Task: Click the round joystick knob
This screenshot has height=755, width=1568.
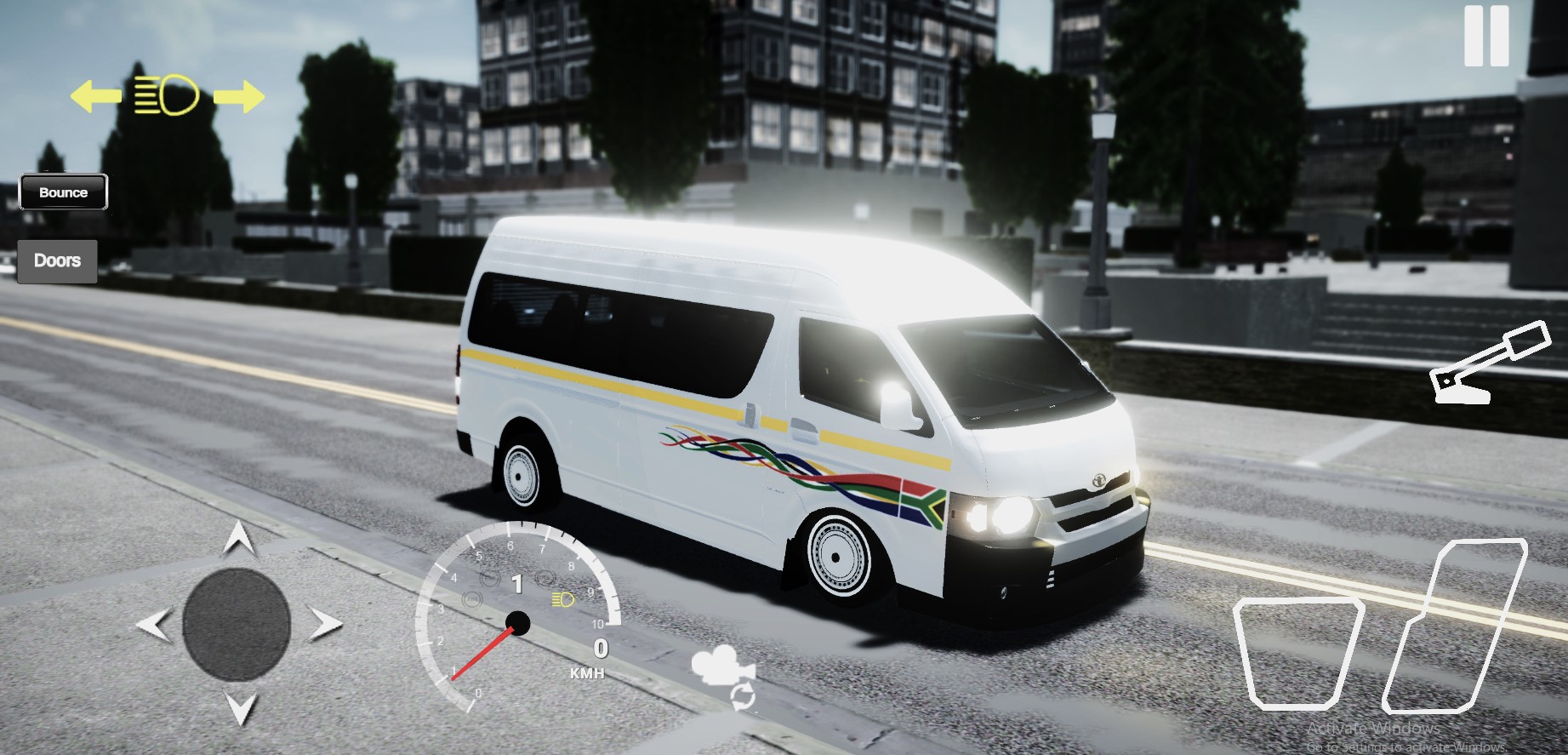Action: [237, 625]
